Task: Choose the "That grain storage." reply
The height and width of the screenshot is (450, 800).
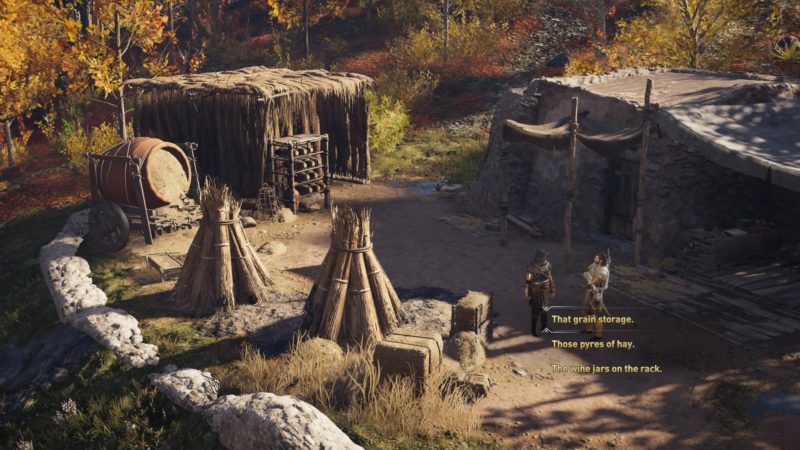Action: [593, 319]
